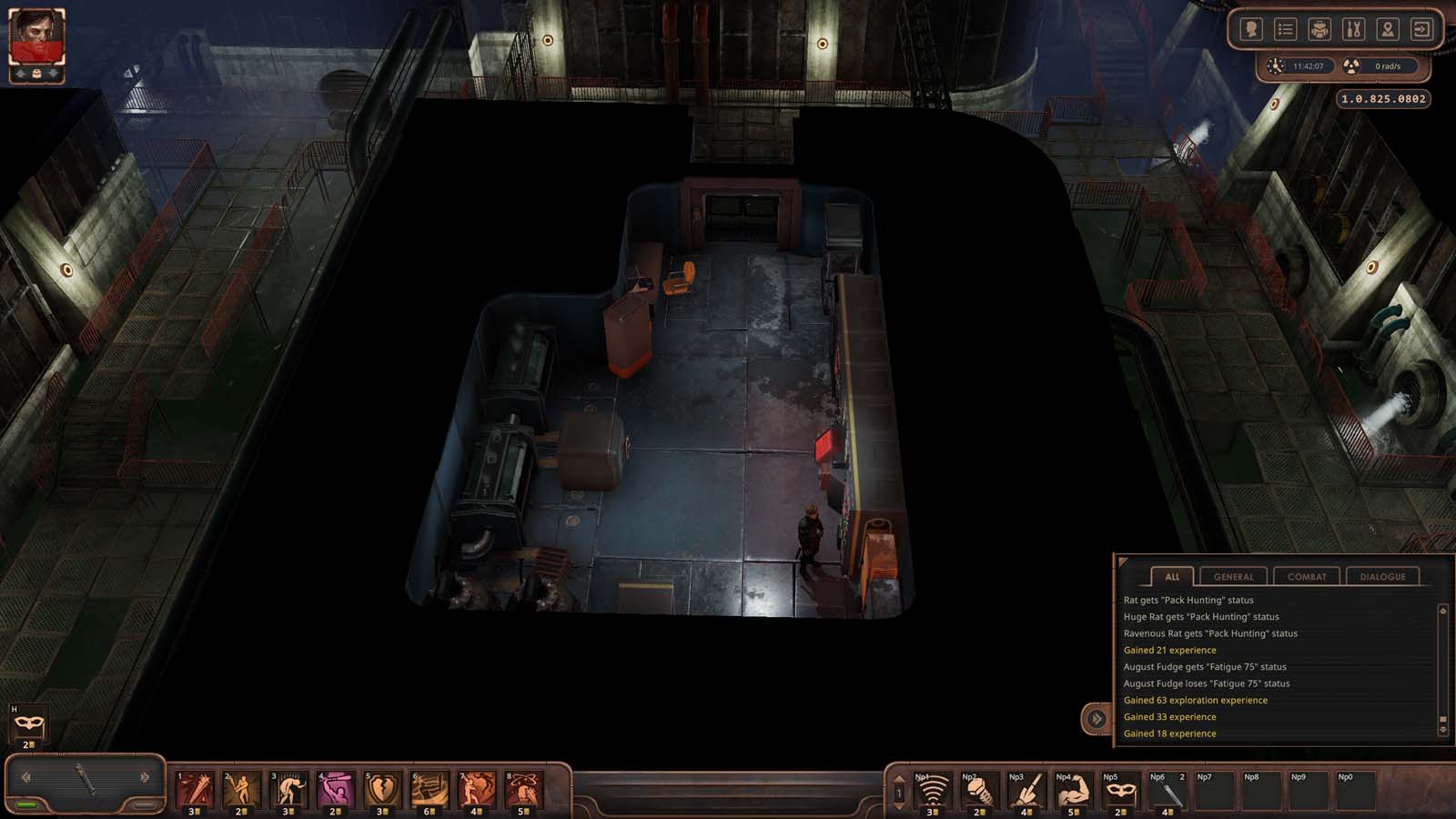Trigger the pink bat attack in slot 4
1456x819 pixels.
click(x=333, y=790)
